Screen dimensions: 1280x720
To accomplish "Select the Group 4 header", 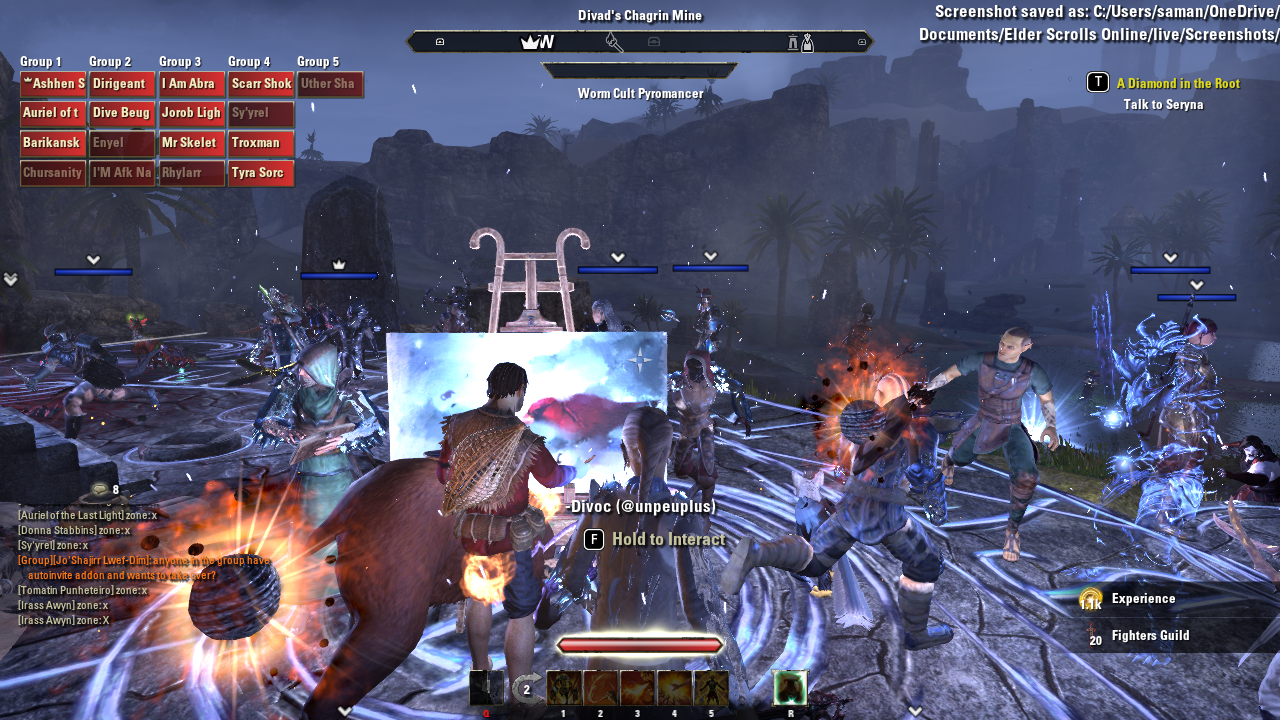I will click(248, 61).
